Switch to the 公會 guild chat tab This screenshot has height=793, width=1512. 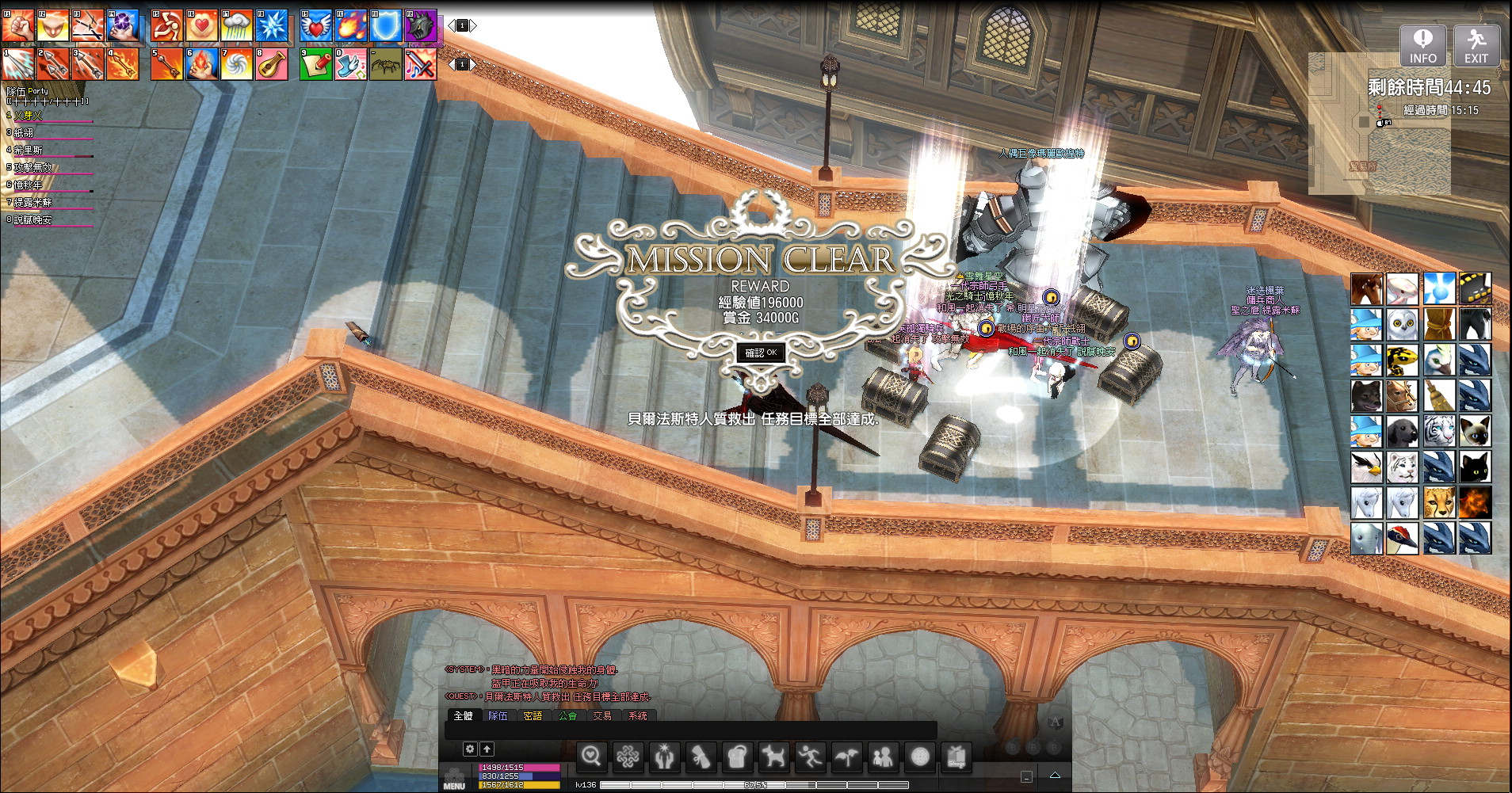click(567, 716)
